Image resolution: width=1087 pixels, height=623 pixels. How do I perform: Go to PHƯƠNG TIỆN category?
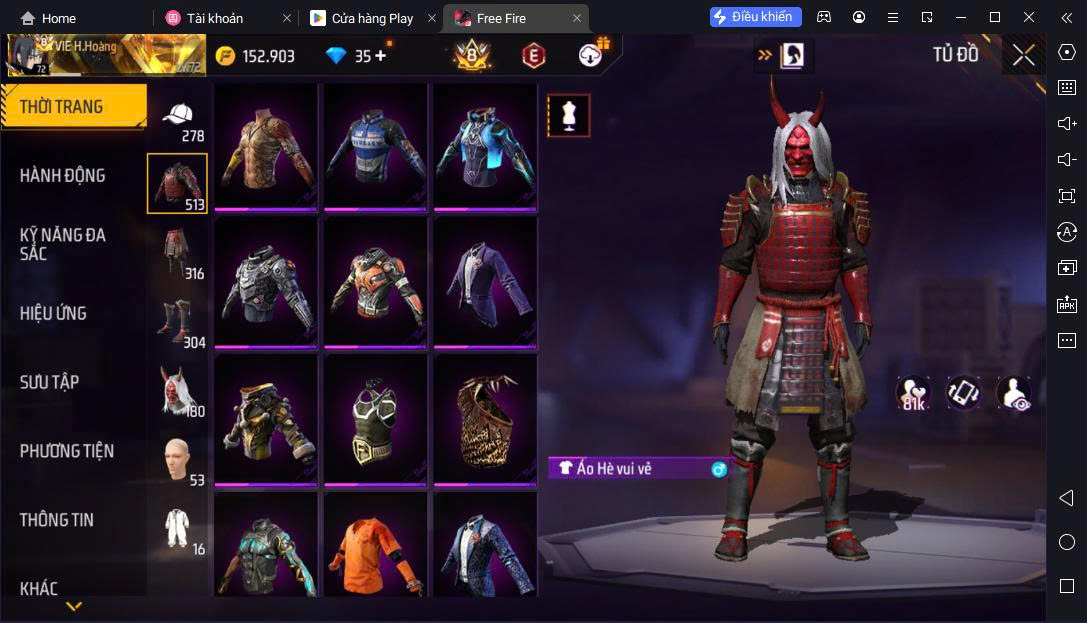(x=67, y=451)
